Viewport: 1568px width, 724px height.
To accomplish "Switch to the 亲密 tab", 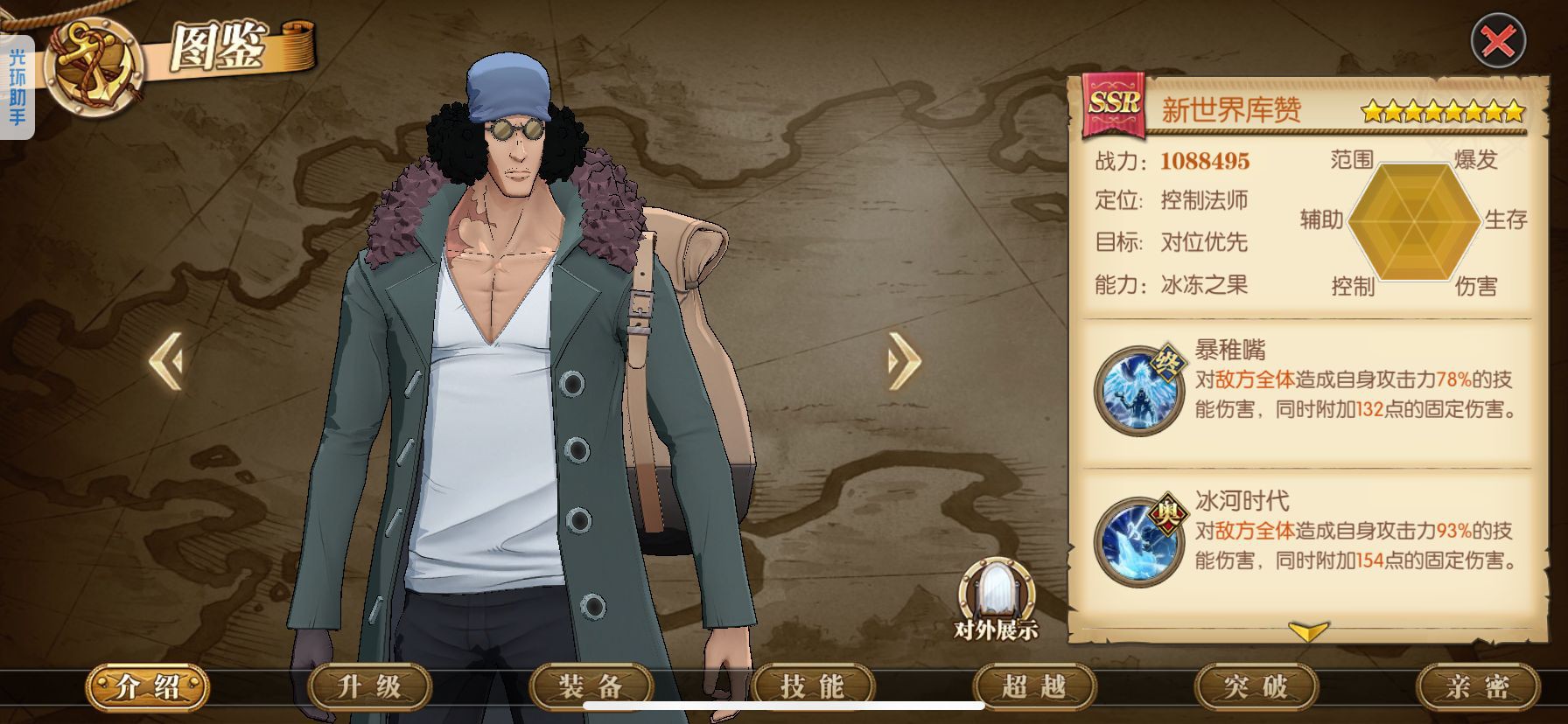I will pyautogui.click(x=1477, y=687).
